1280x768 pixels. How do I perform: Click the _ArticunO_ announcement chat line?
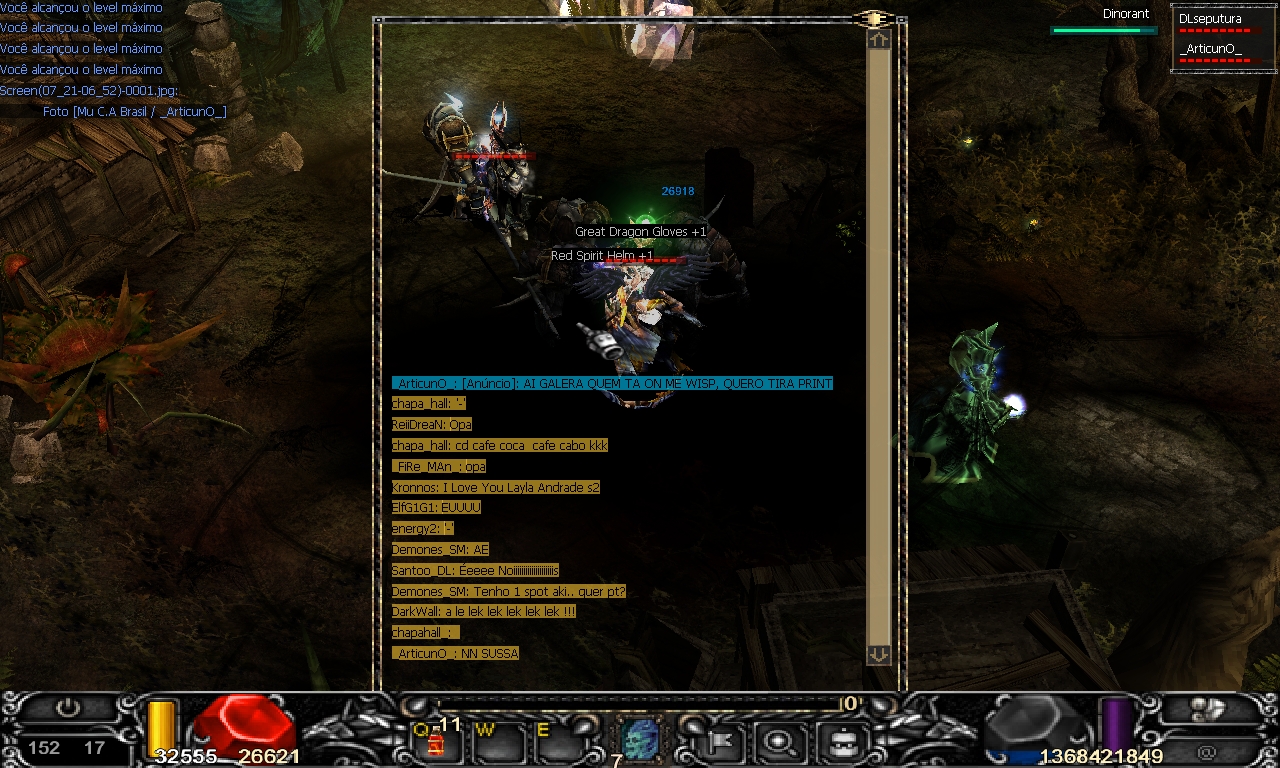(612, 384)
